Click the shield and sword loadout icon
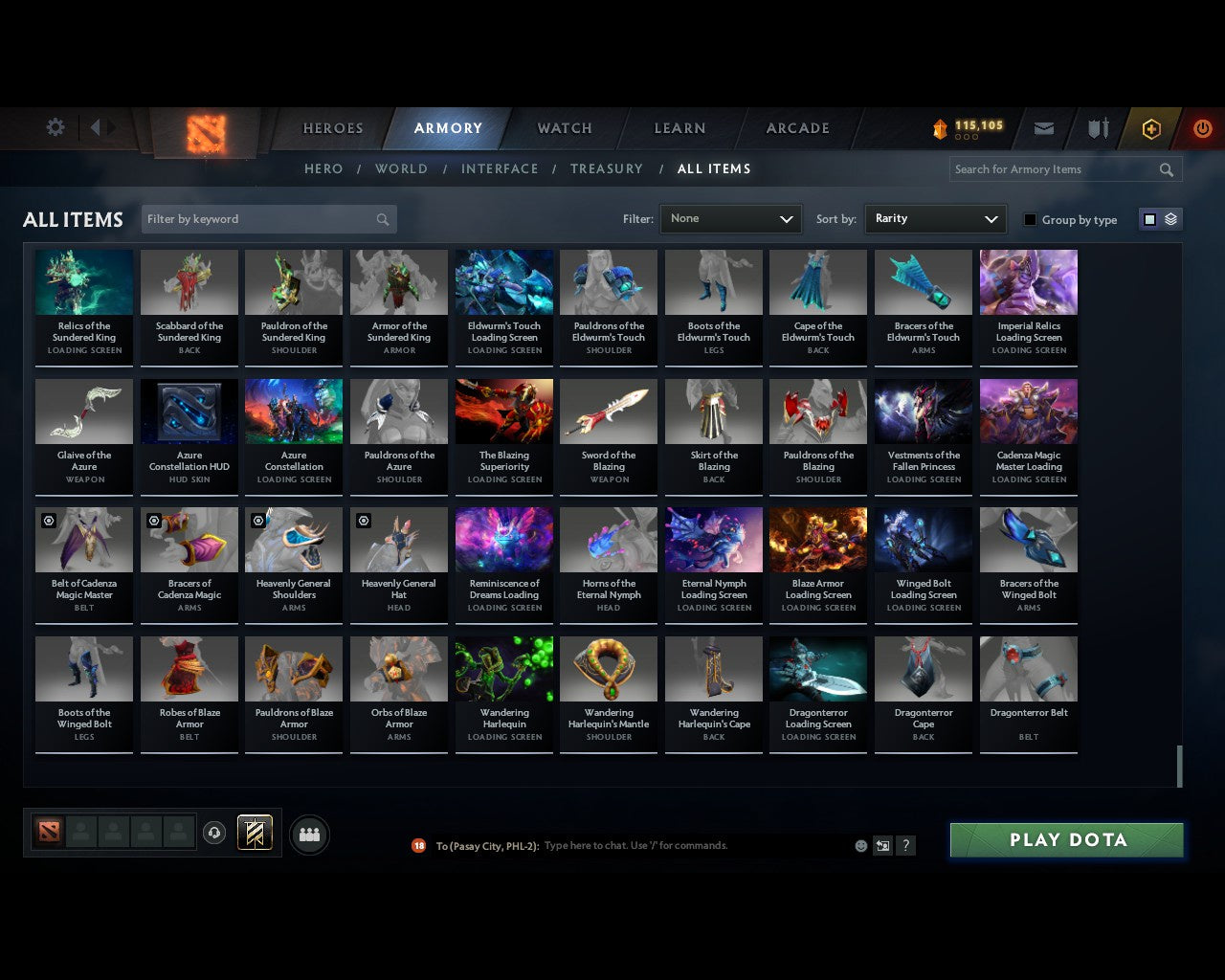 [1097, 127]
